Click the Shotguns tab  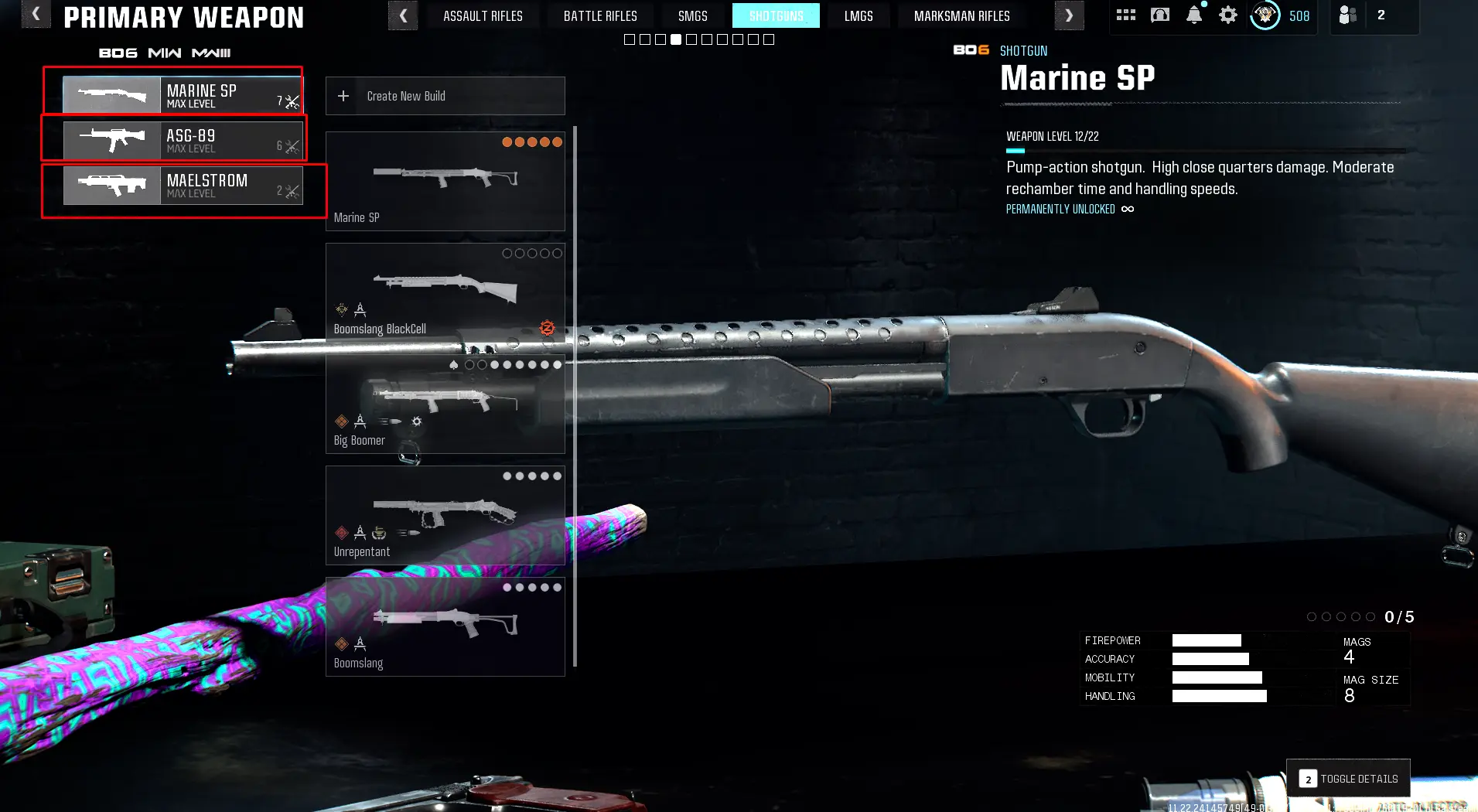(x=776, y=16)
